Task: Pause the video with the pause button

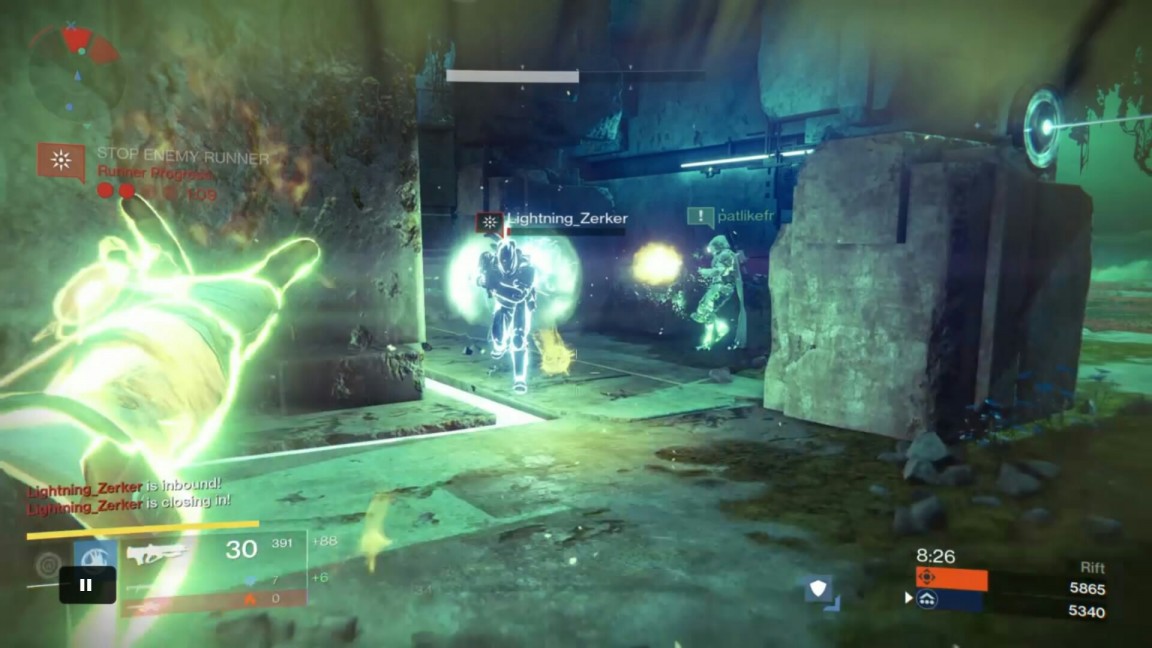Action: [x=86, y=585]
